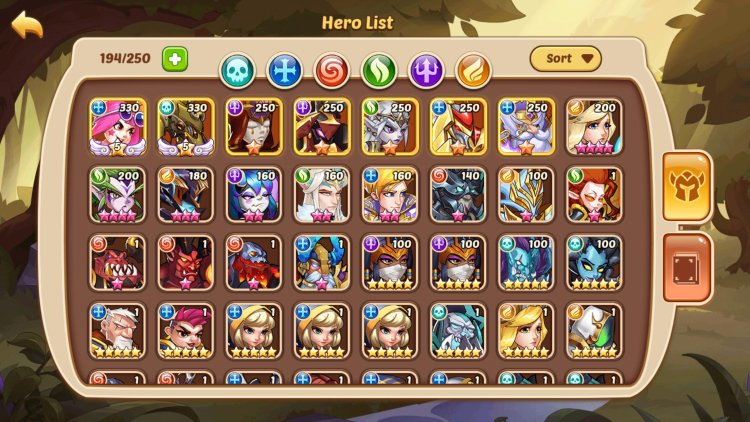Filter heroes by the skull faction icon

pos(238,70)
